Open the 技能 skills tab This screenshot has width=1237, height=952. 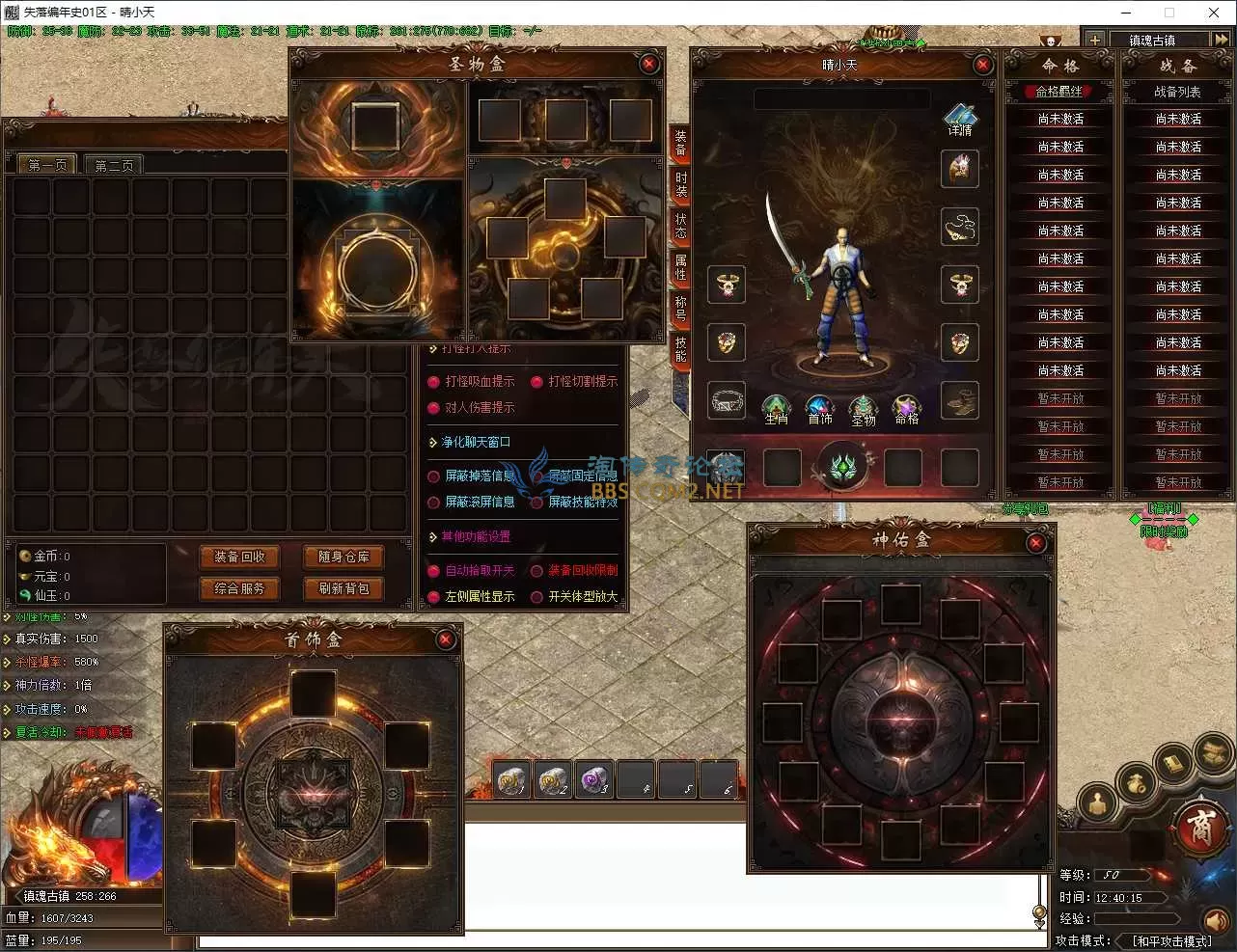pyautogui.click(x=680, y=348)
